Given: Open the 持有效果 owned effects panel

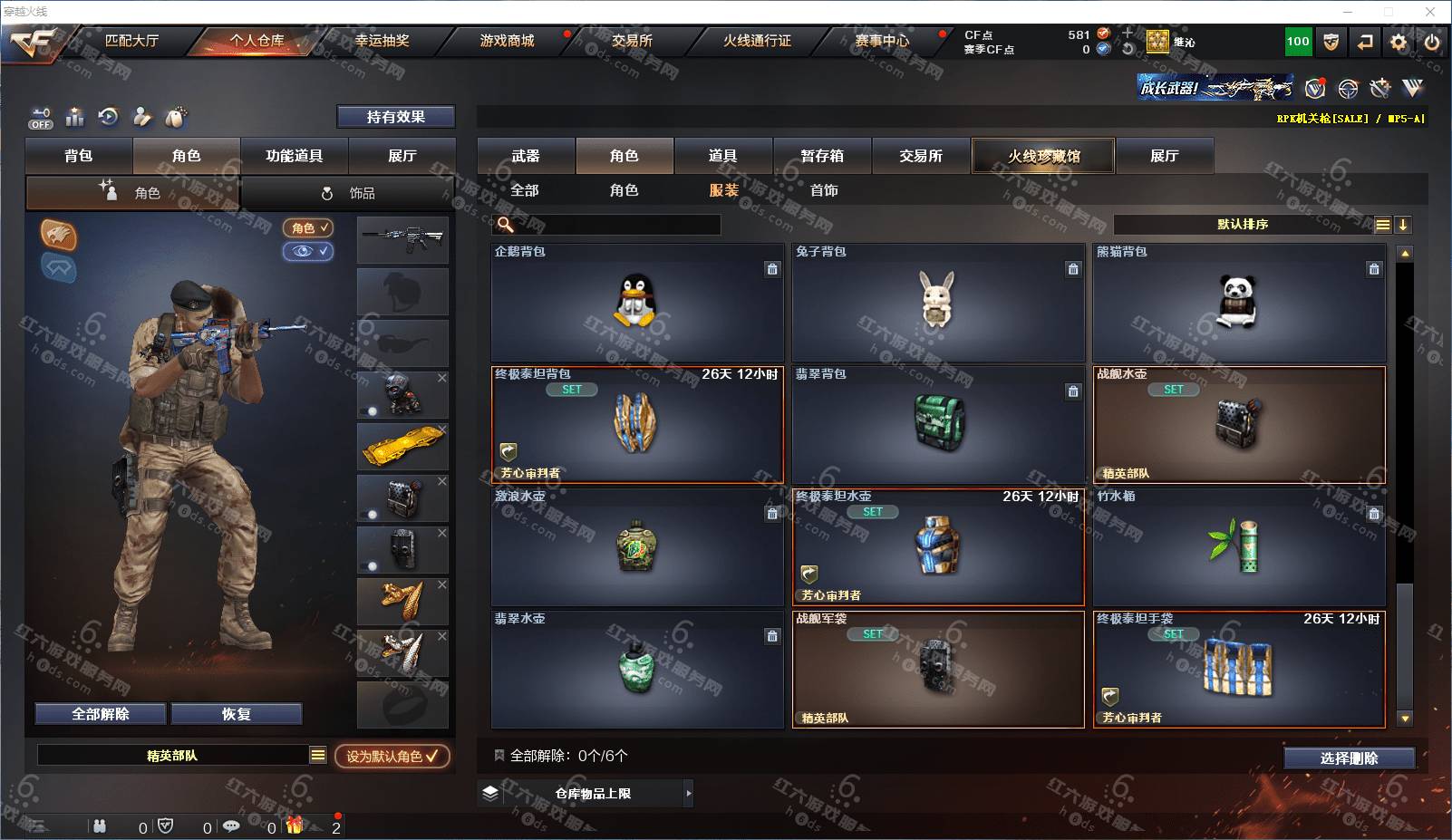Looking at the screenshot, I should (396, 117).
